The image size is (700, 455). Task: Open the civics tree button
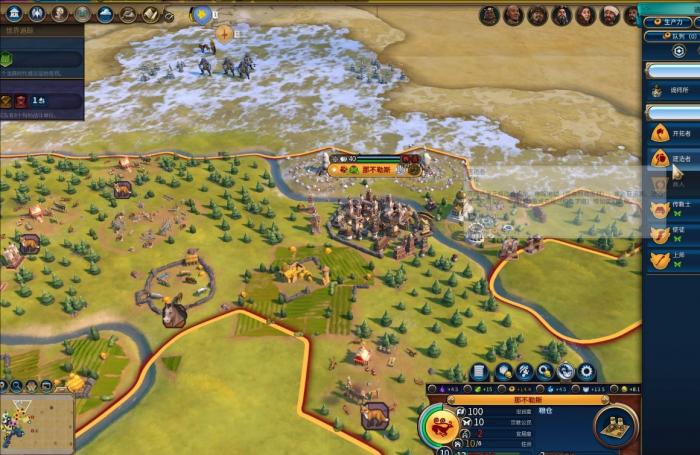click(x=37, y=13)
